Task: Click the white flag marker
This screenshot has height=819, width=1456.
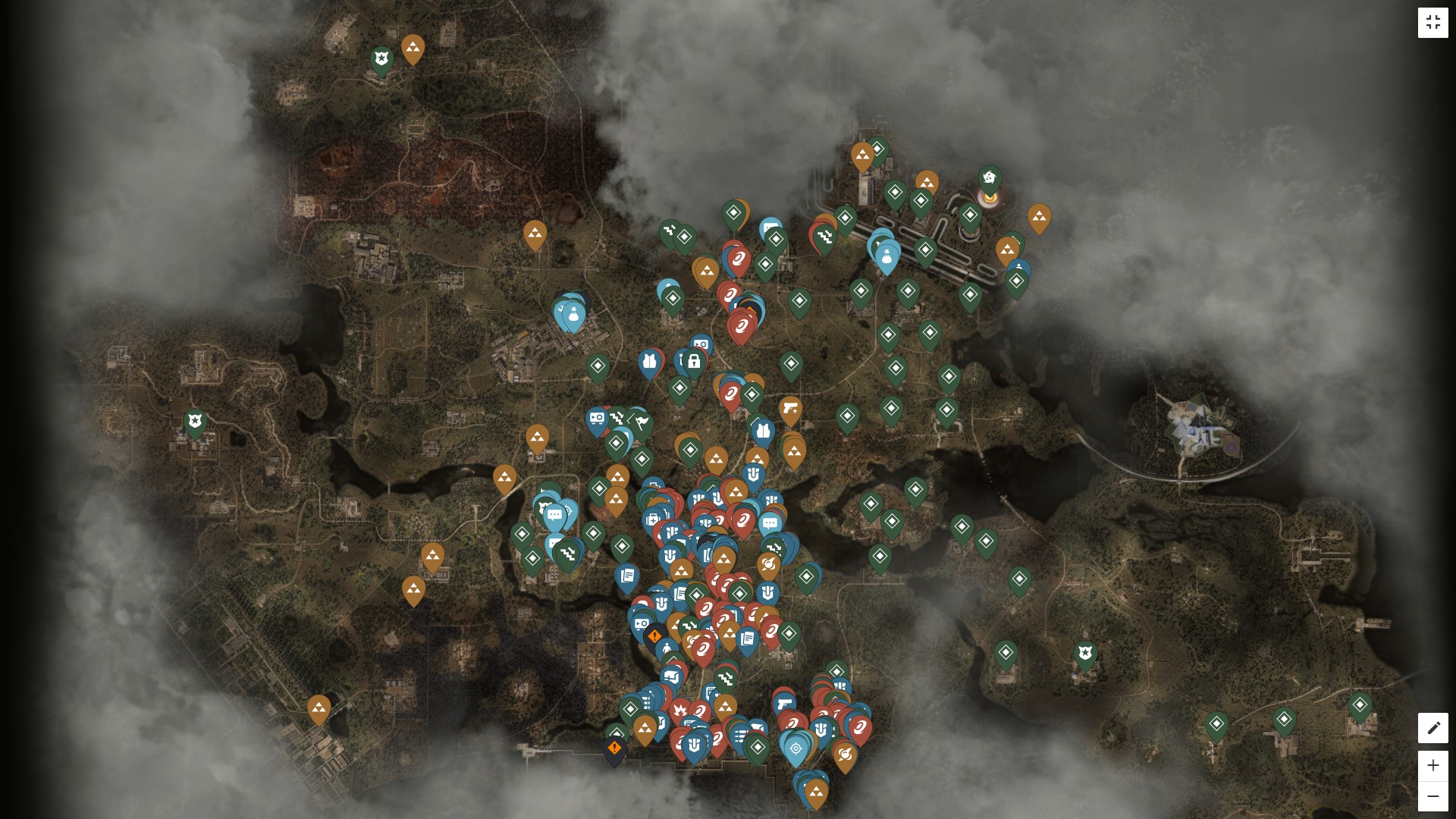Action: 642,423
